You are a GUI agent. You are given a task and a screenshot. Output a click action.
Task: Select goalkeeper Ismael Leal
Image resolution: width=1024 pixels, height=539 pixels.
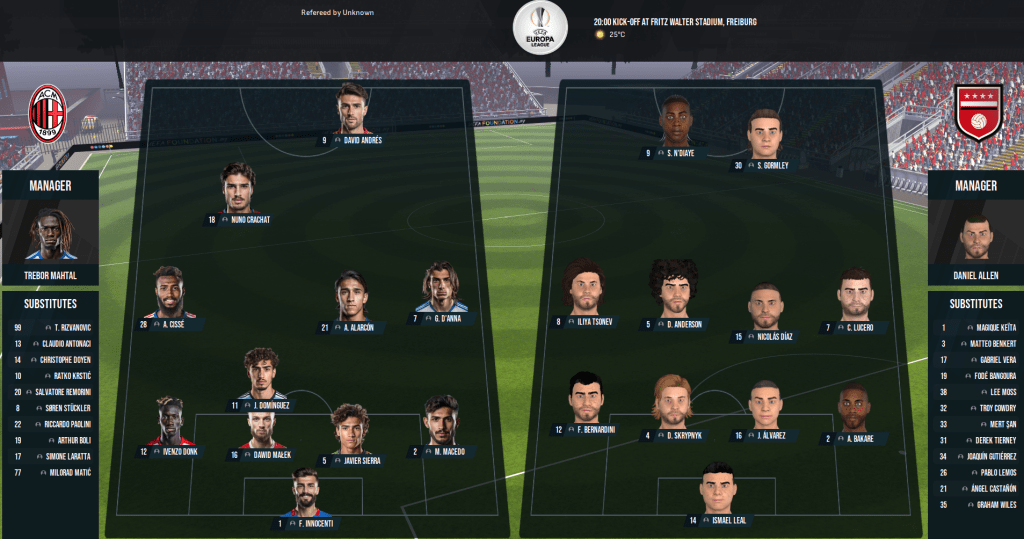pos(717,487)
